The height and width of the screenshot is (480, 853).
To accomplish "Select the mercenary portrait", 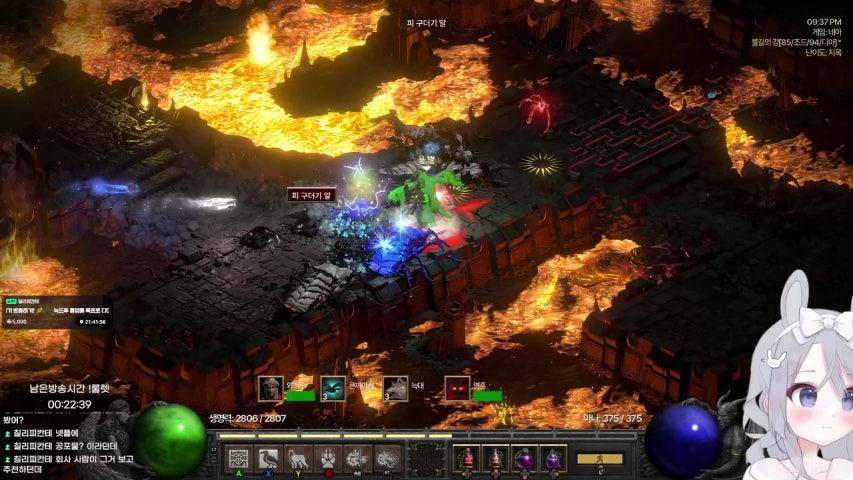I will click(270, 388).
